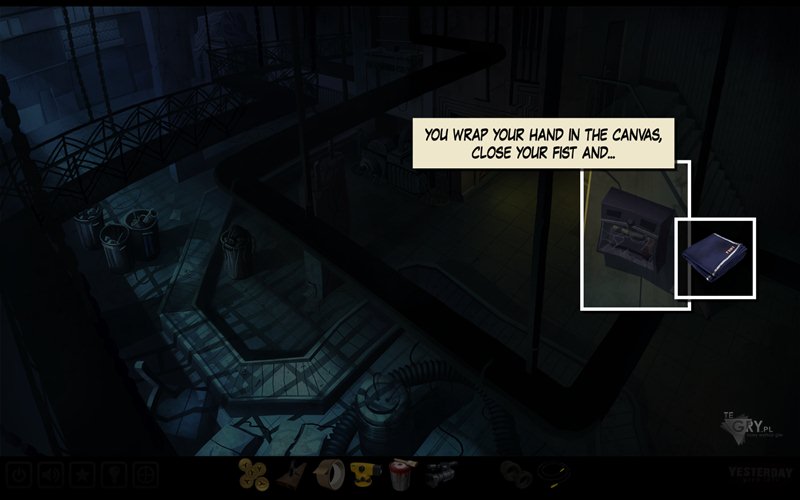
Task: Activate the crosshair hotspot button
Action: pyautogui.click(x=146, y=474)
